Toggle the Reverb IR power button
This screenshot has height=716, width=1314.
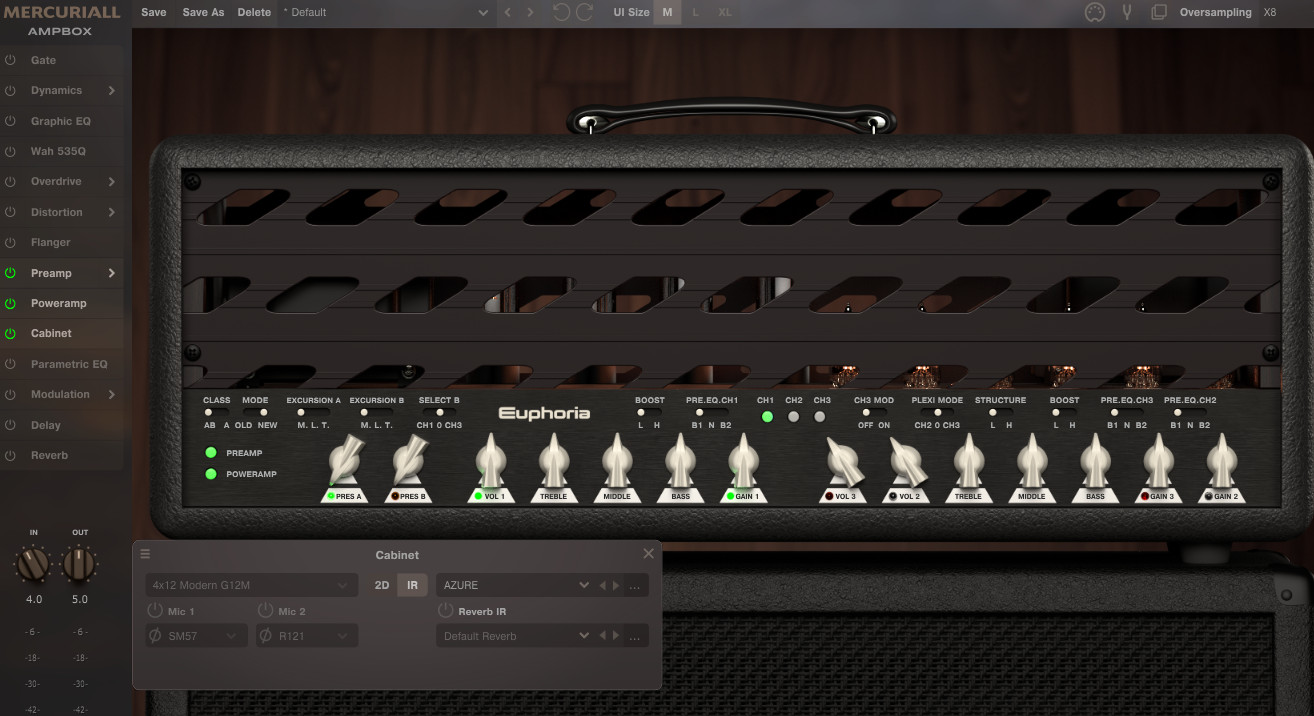(445, 611)
